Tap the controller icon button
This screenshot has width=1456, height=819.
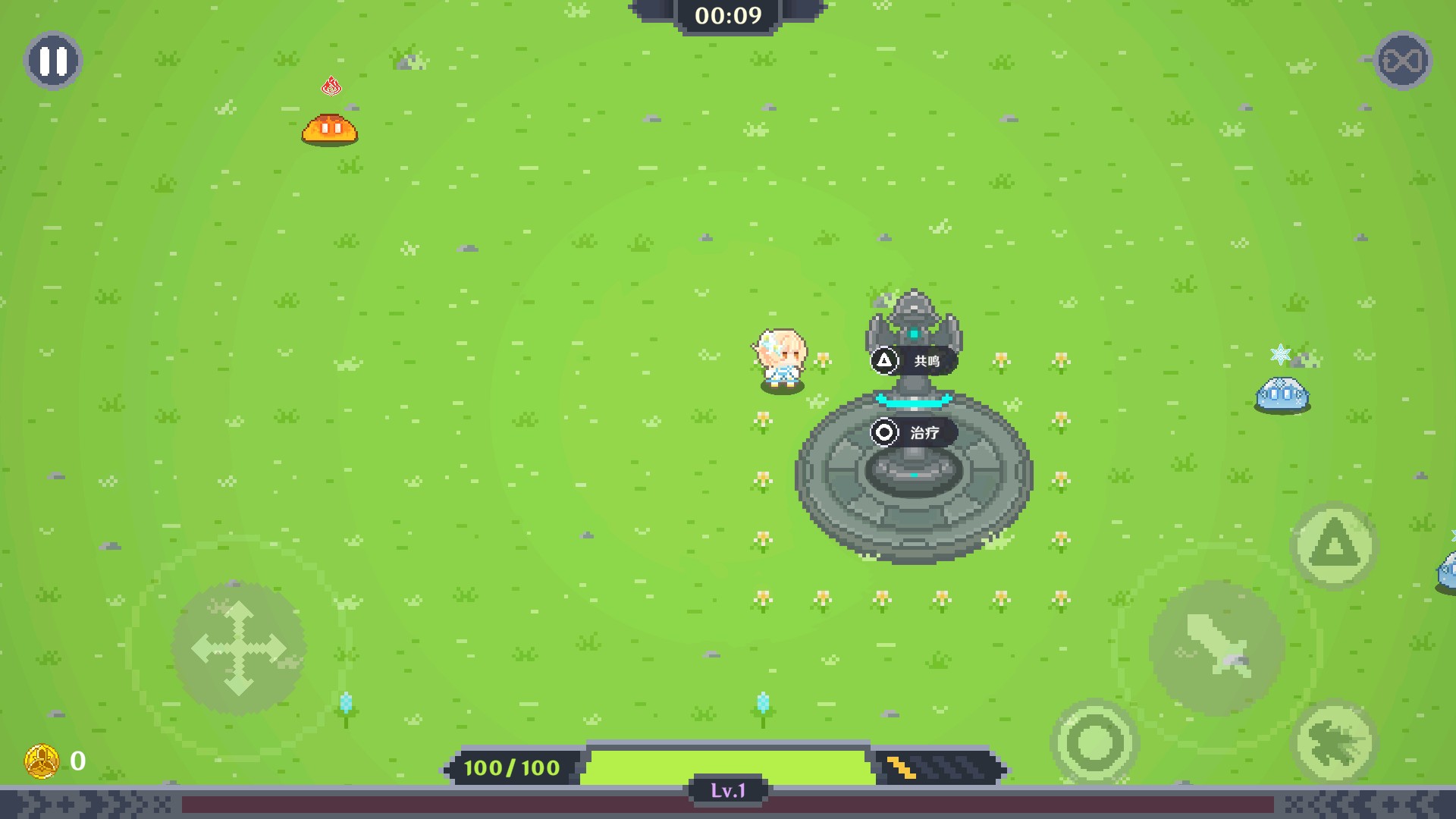[x=1402, y=61]
